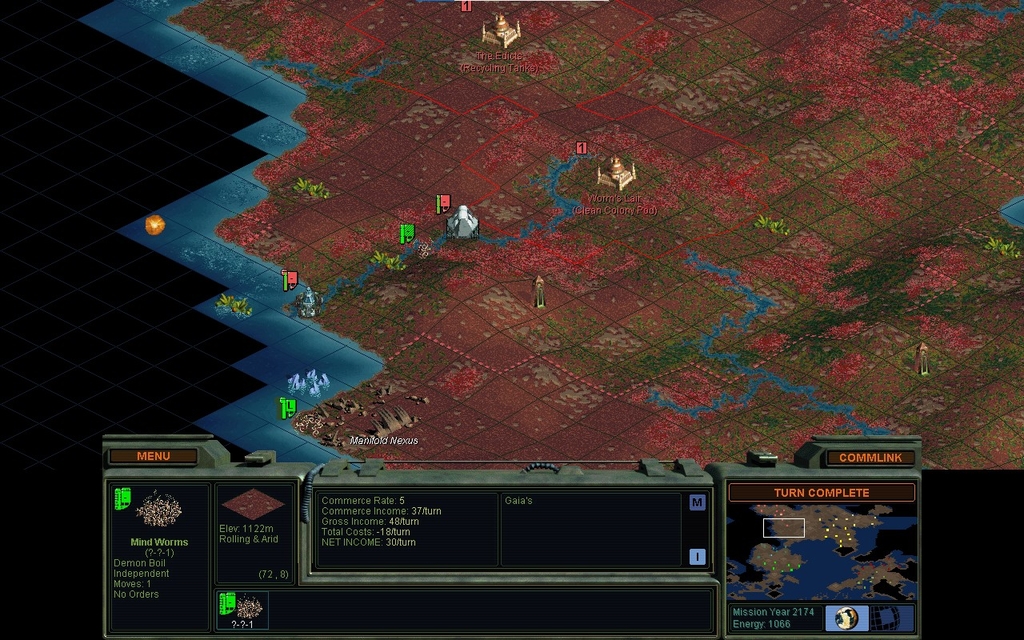Select the I button on info panel
Screen dimensions: 1024x640
(697, 557)
